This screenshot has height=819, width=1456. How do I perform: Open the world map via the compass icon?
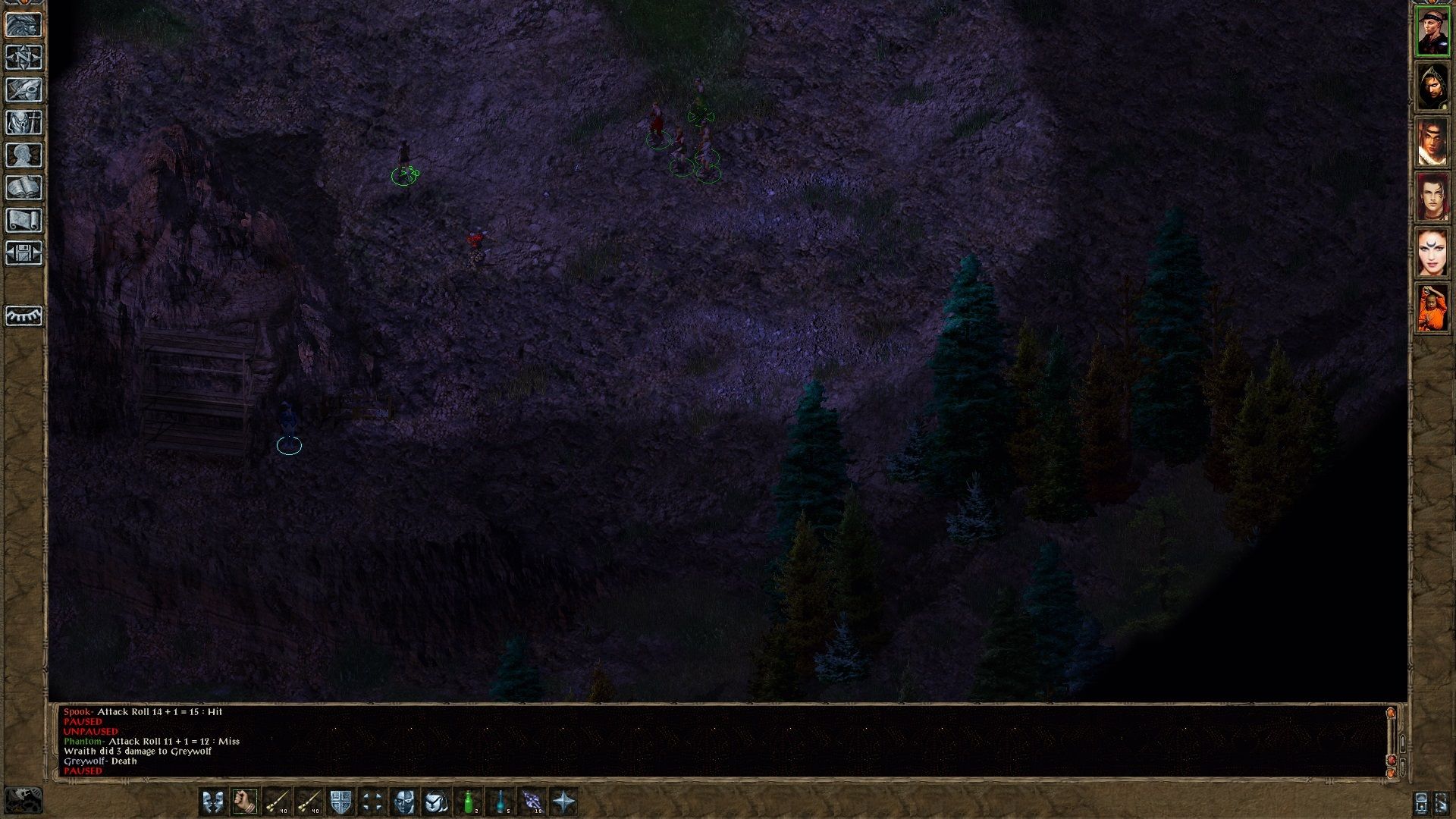tap(25, 58)
